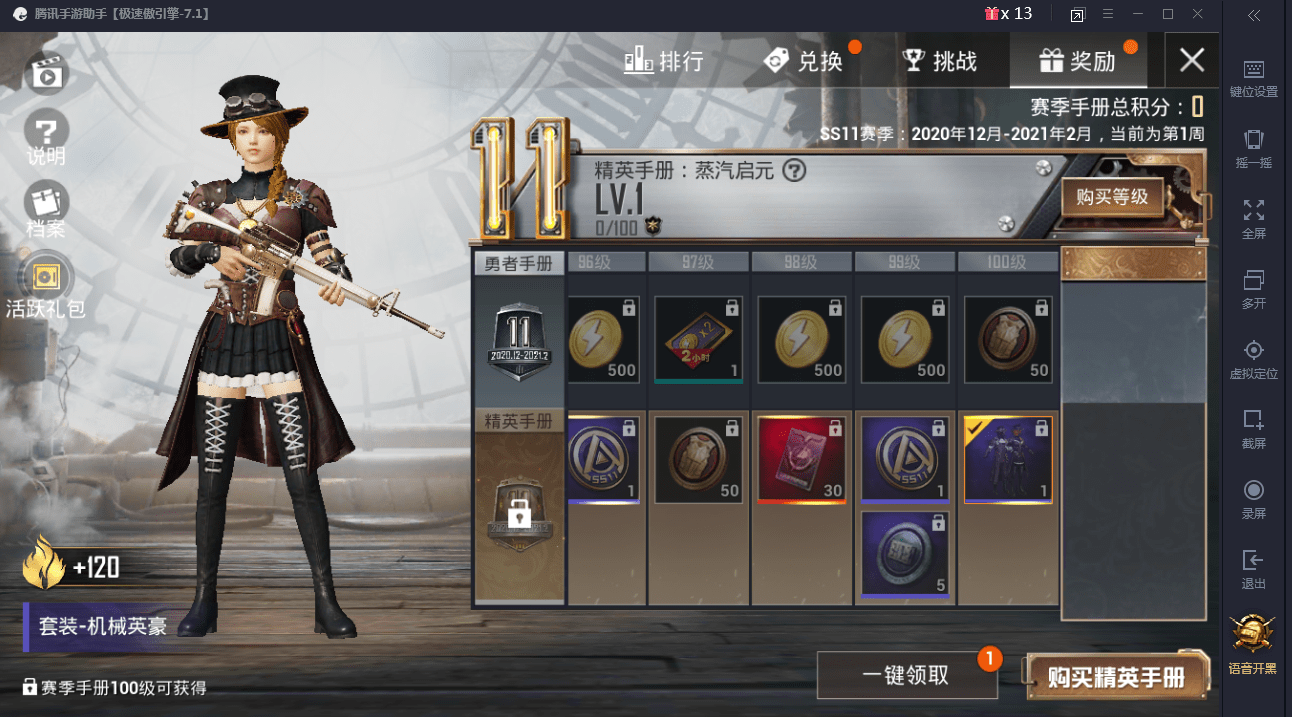
Task: Select the red card reward with 30
Action: (x=802, y=460)
